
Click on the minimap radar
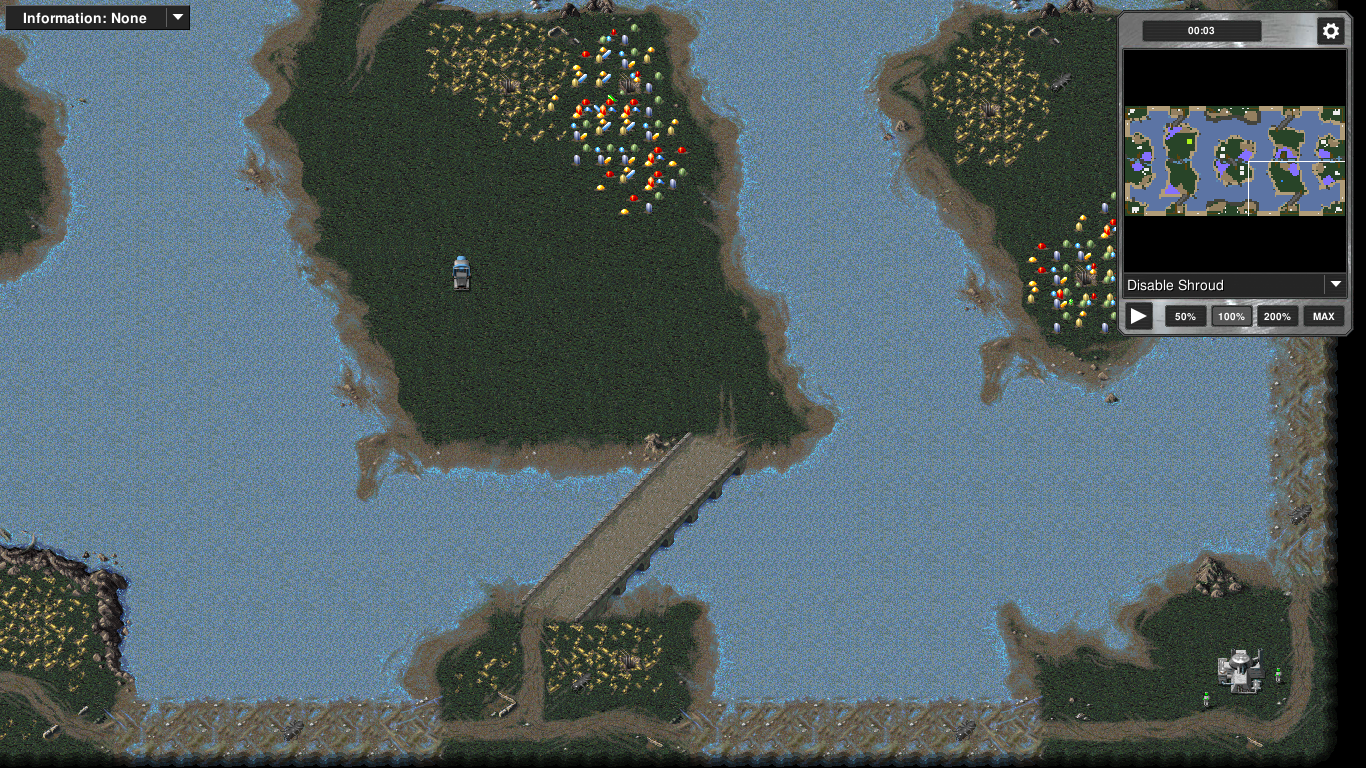coord(1234,161)
